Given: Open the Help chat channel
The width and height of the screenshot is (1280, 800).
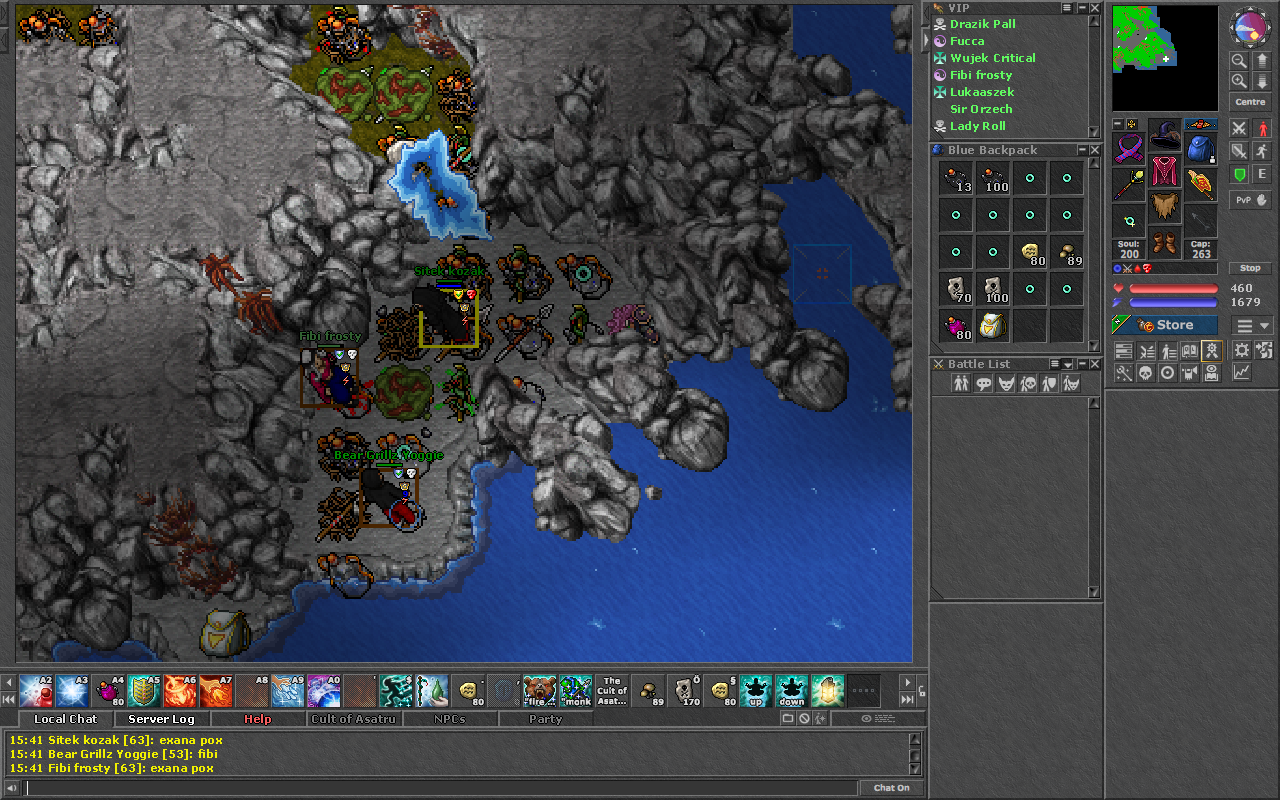Looking at the screenshot, I should pos(257,719).
